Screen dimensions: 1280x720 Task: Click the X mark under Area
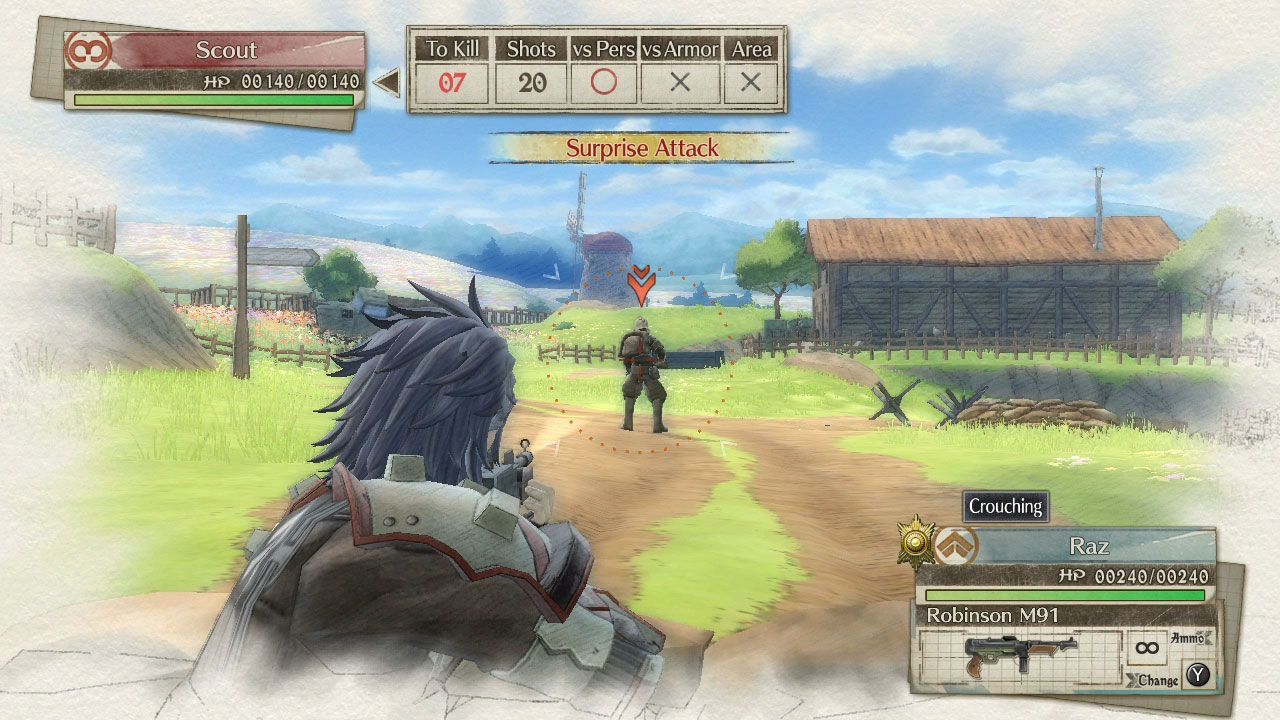pyautogui.click(x=749, y=82)
